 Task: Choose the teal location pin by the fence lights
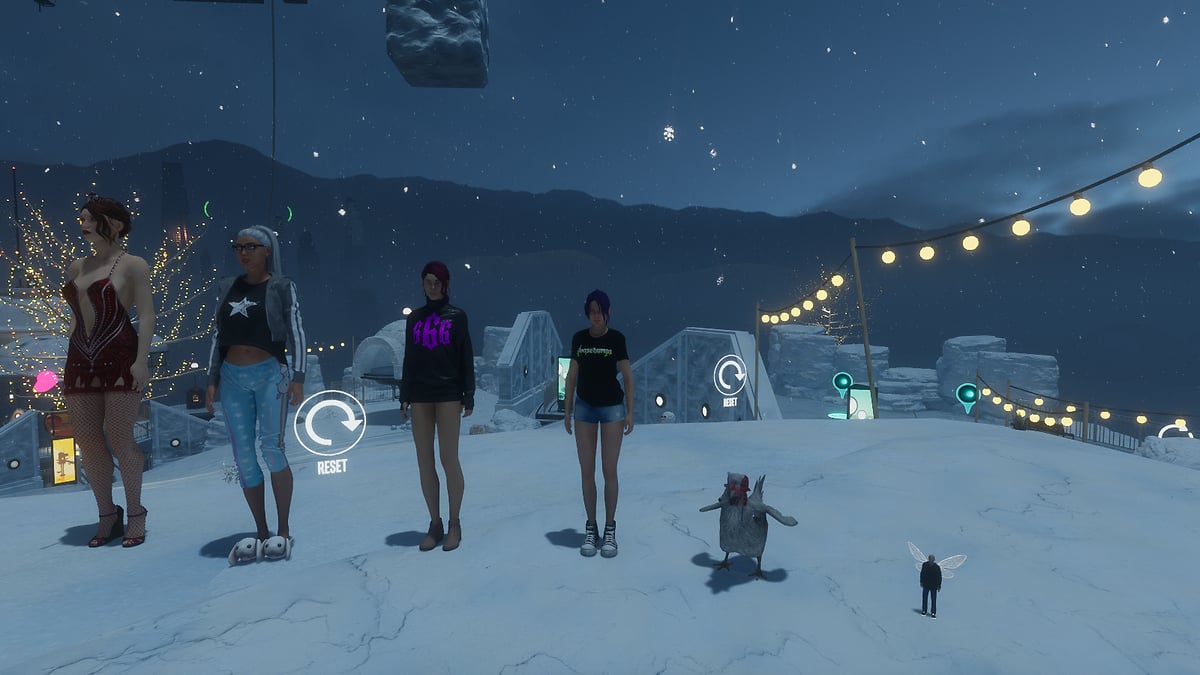[966, 394]
